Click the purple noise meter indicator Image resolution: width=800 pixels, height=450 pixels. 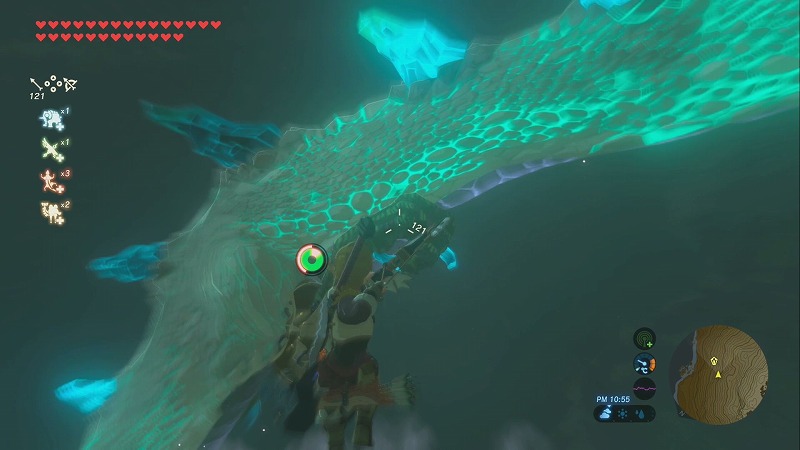tap(645, 387)
